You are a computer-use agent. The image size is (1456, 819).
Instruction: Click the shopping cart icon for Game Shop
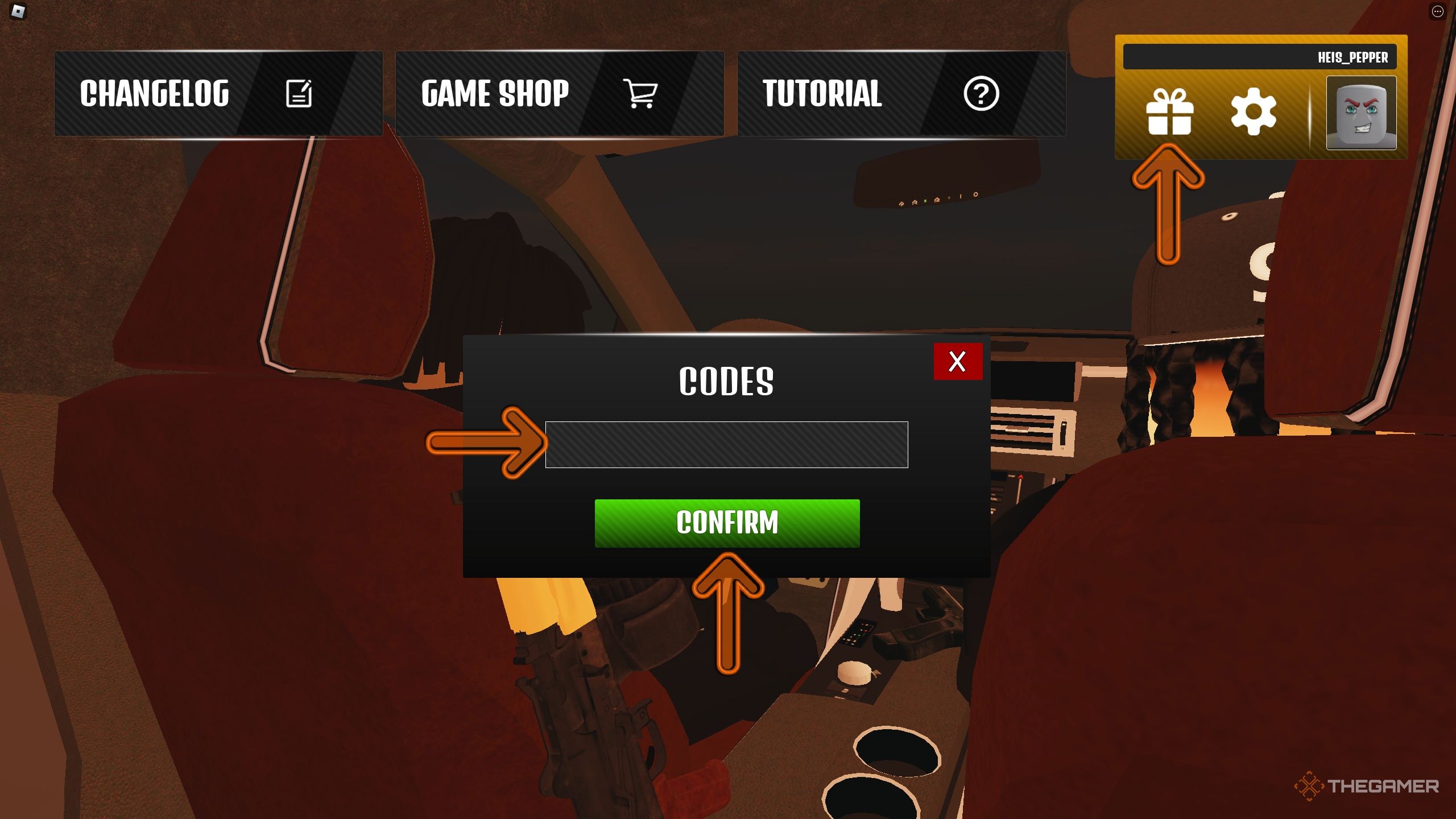pos(641,94)
